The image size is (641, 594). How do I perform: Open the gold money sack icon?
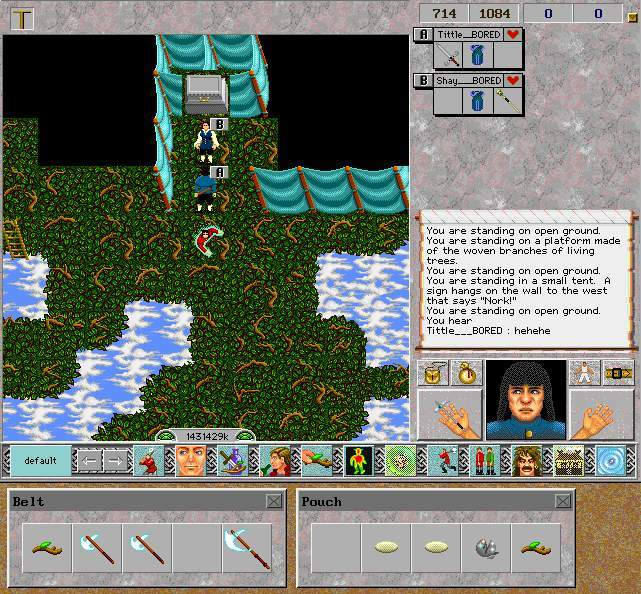point(466,374)
